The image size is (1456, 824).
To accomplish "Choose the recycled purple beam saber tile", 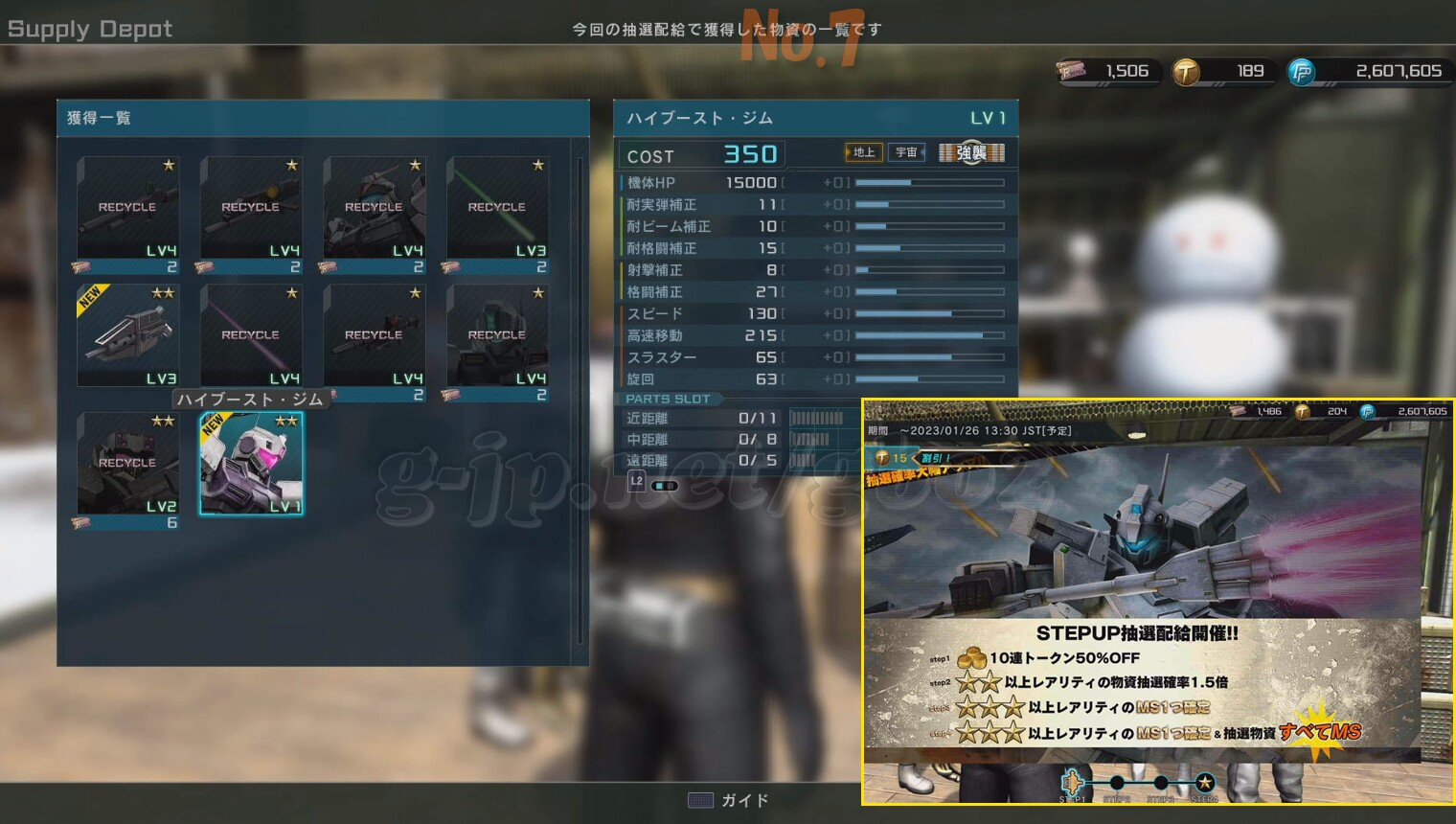I will (251, 335).
